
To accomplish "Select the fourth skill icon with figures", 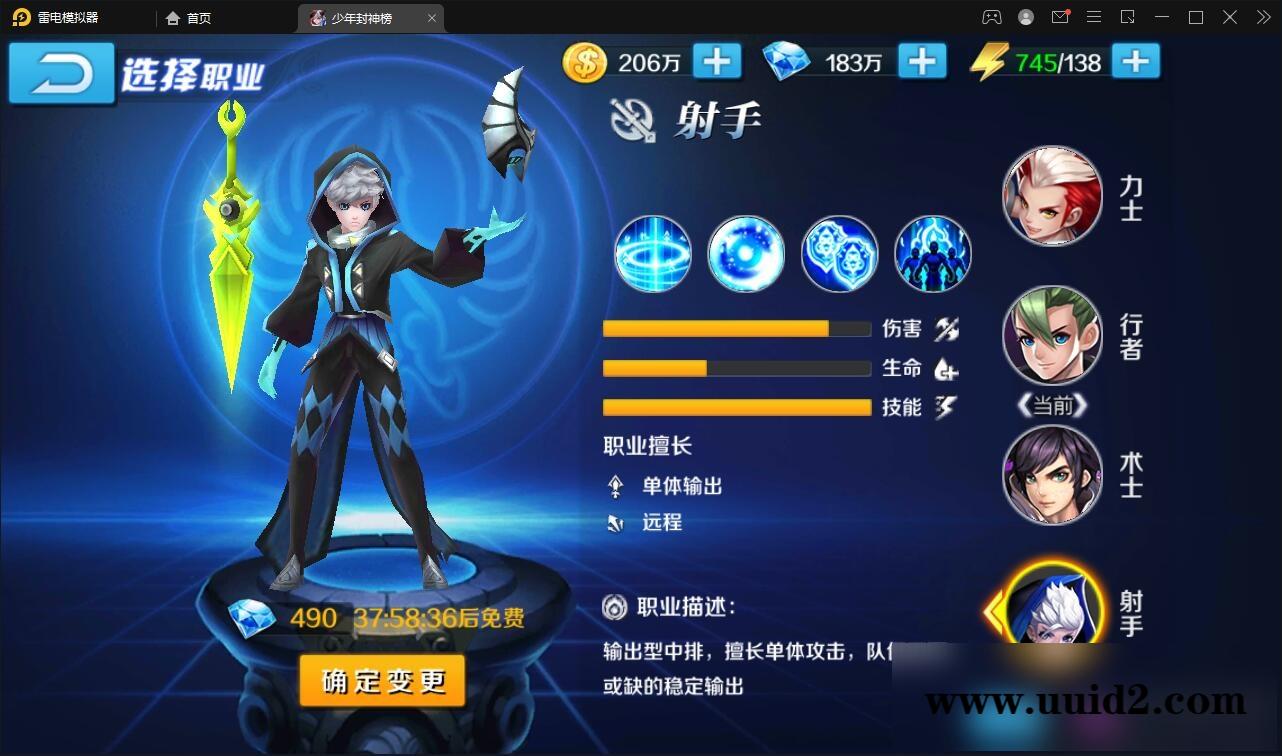I will [x=931, y=253].
